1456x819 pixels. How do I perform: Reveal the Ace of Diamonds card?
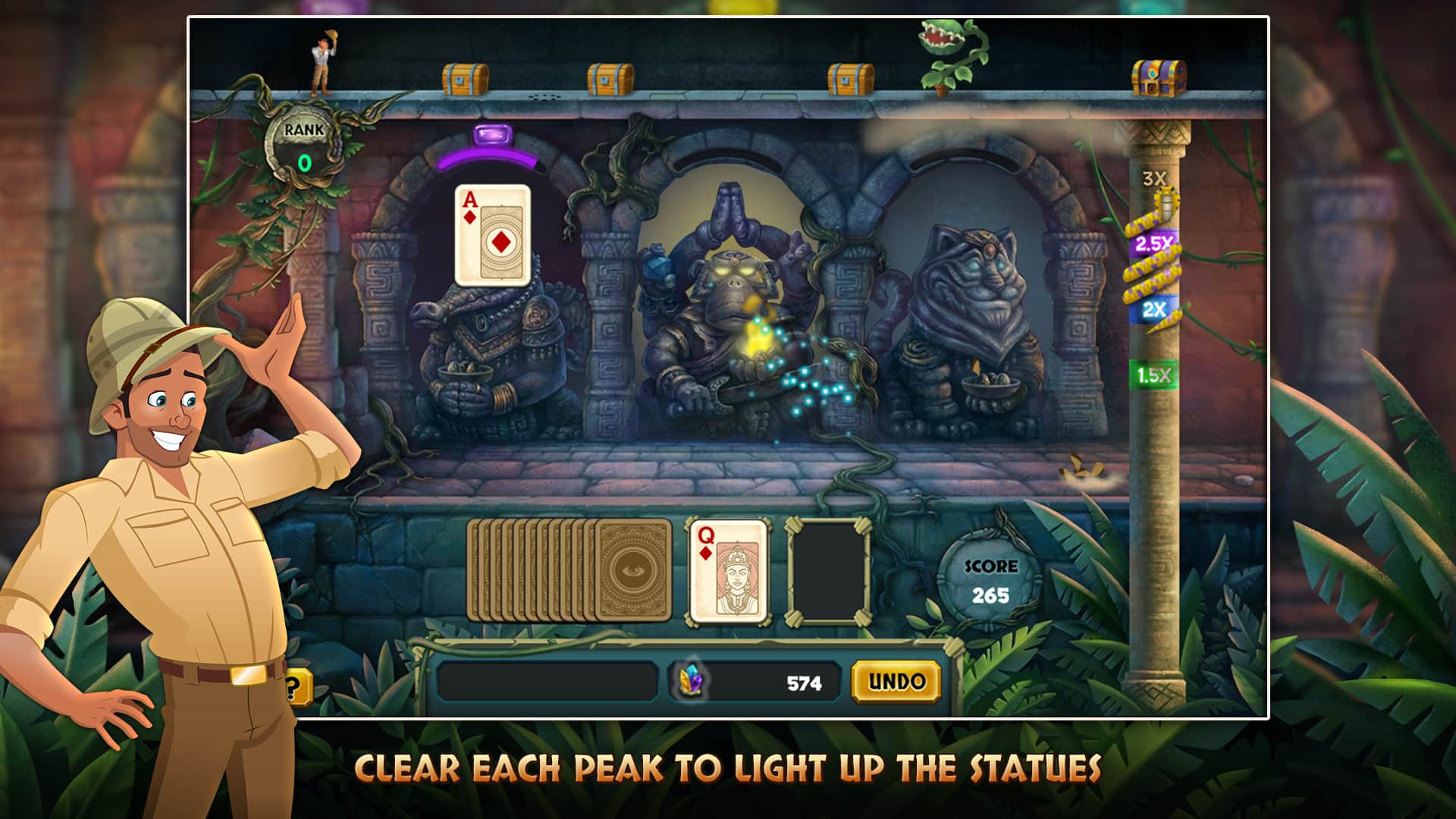click(492, 234)
